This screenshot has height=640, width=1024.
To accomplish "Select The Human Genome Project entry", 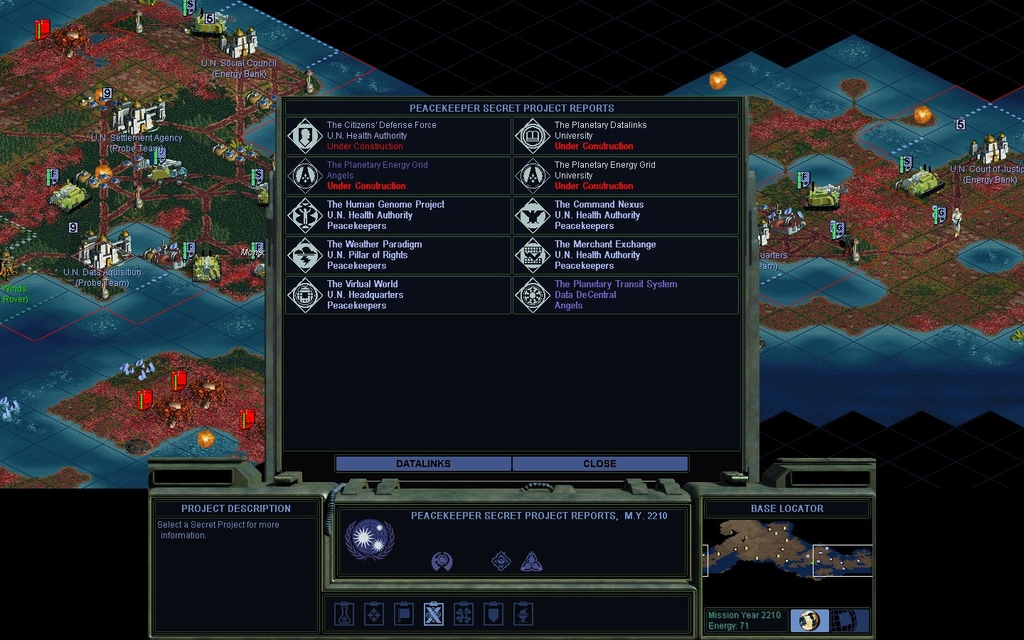I will coord(398,215).
